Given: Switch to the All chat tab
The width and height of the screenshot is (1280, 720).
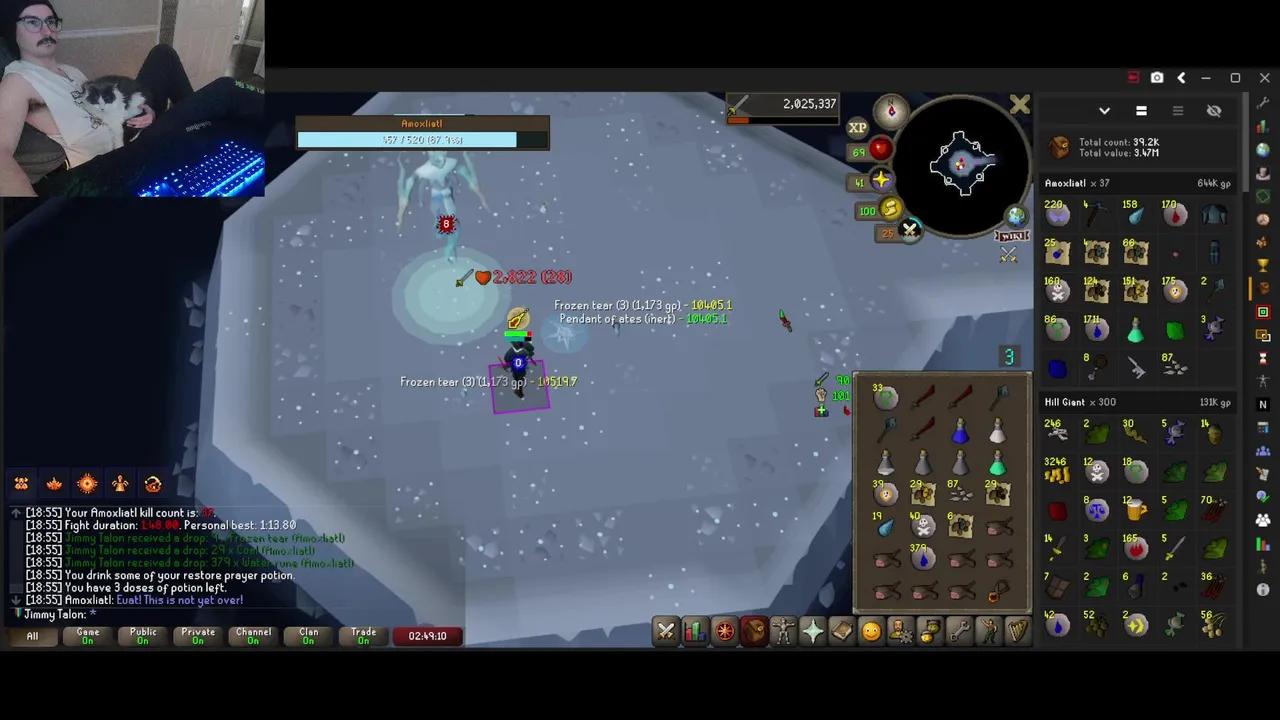Looking at the screenshot, I should (31, 636).
